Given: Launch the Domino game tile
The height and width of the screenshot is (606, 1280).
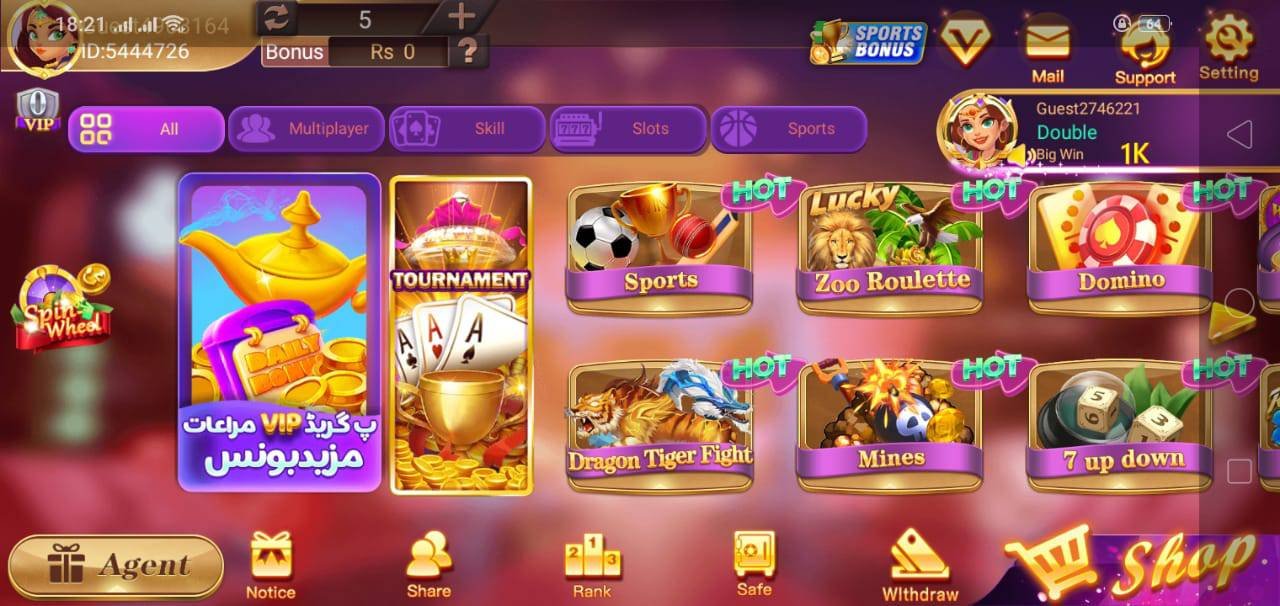Looking at the screenshot, I should point(1120,250).
